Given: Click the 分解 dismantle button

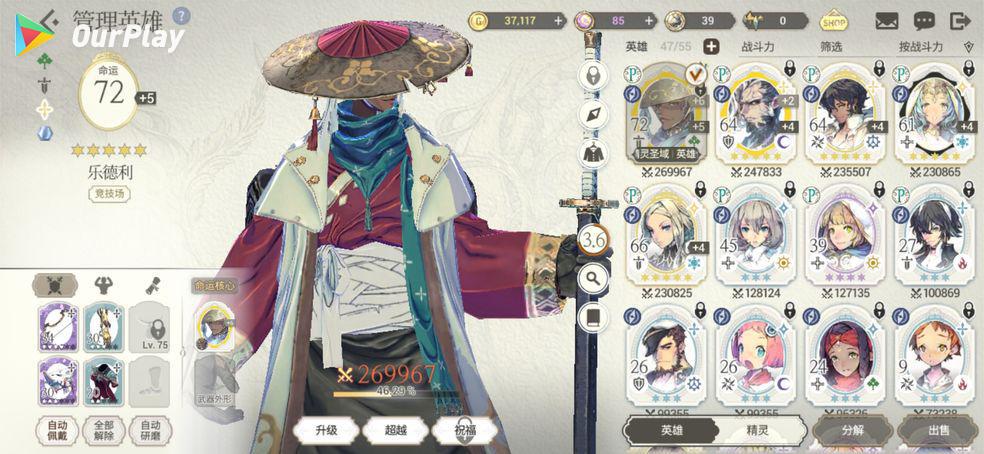Looking at the screenshot, I should pyautogui.click(x=853, y=431).
